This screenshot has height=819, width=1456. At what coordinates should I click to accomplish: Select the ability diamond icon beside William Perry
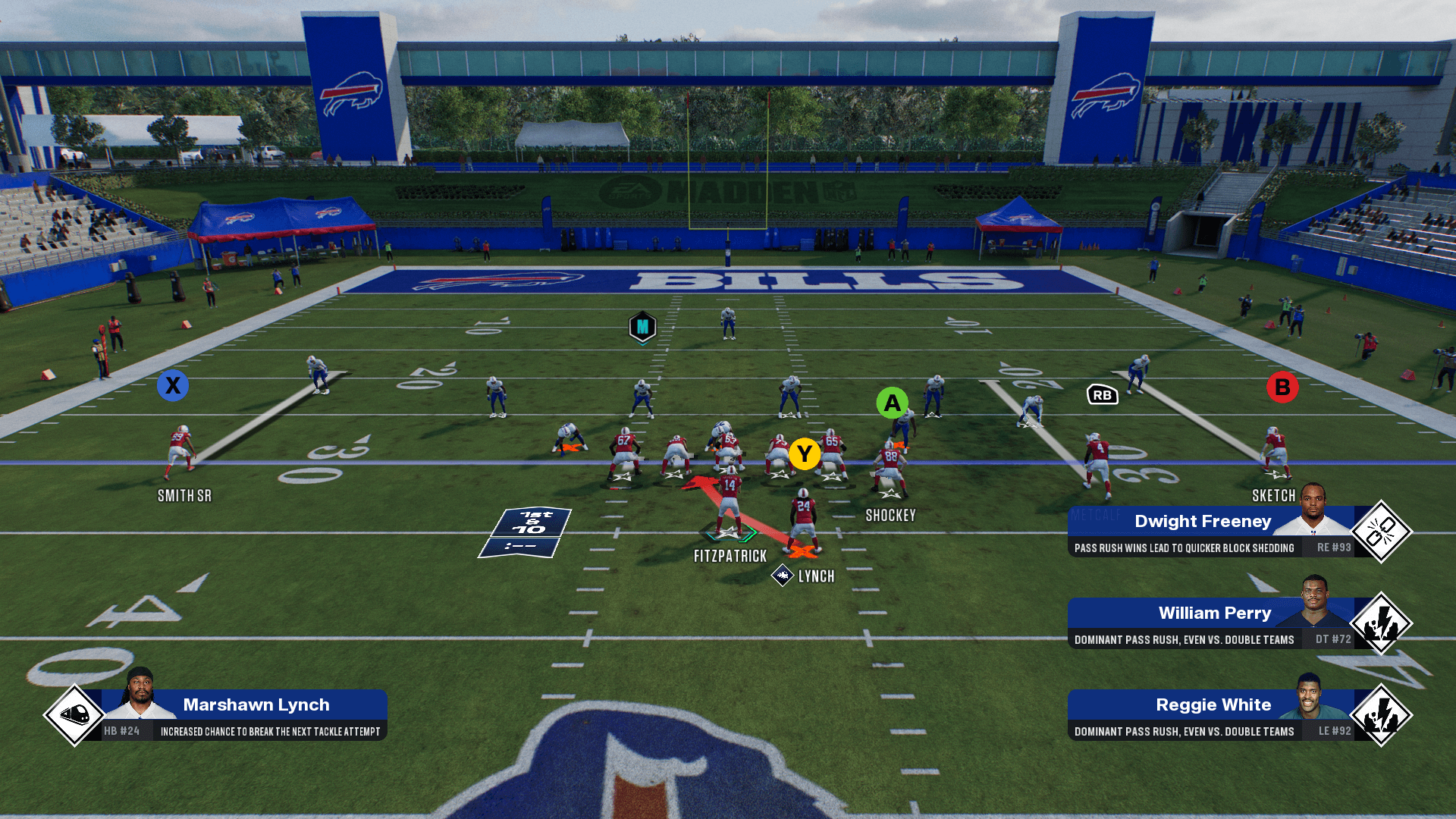tap(1381, 623)
